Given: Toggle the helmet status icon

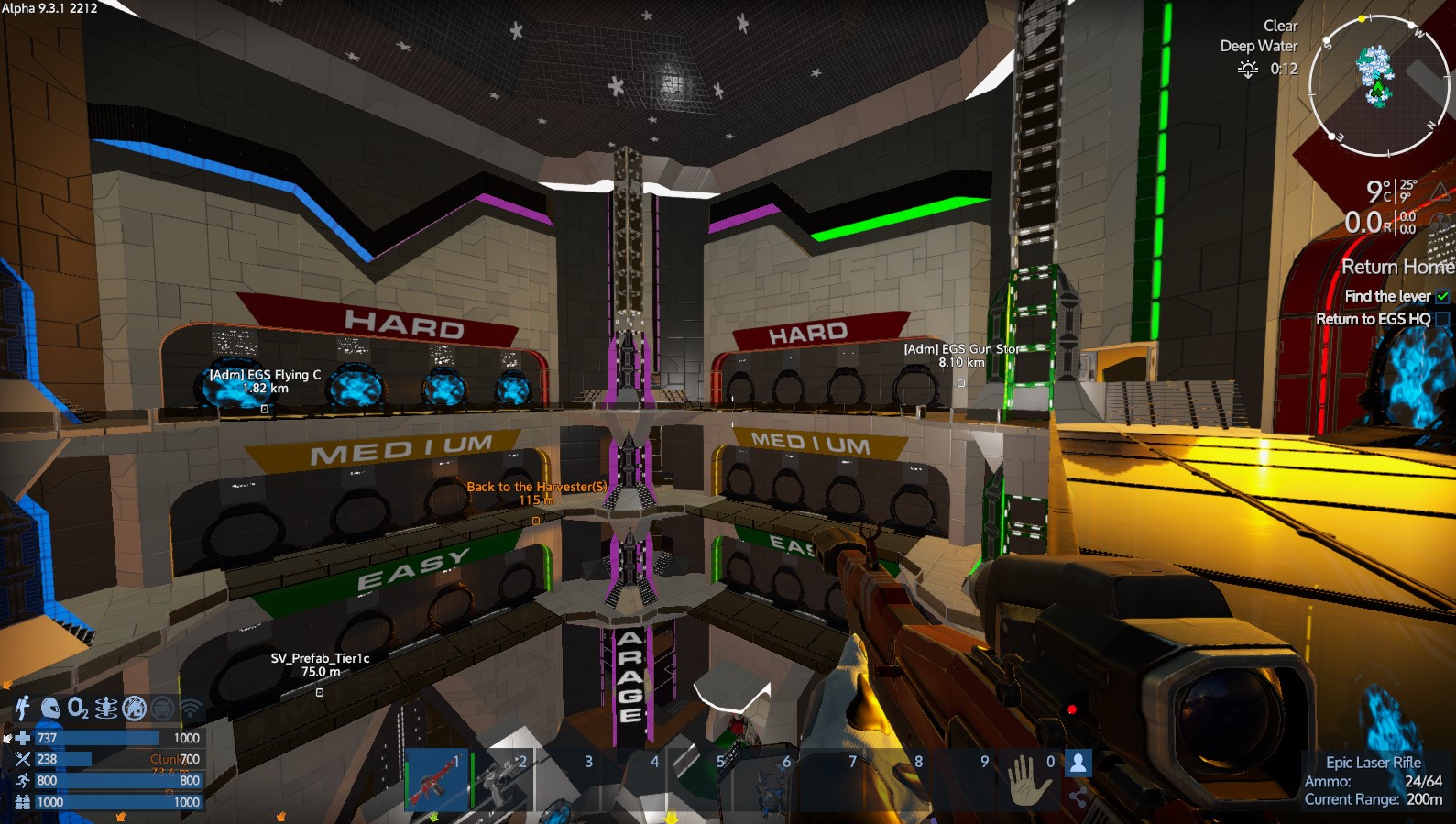Looking at the screenshot, I should 50,708.
